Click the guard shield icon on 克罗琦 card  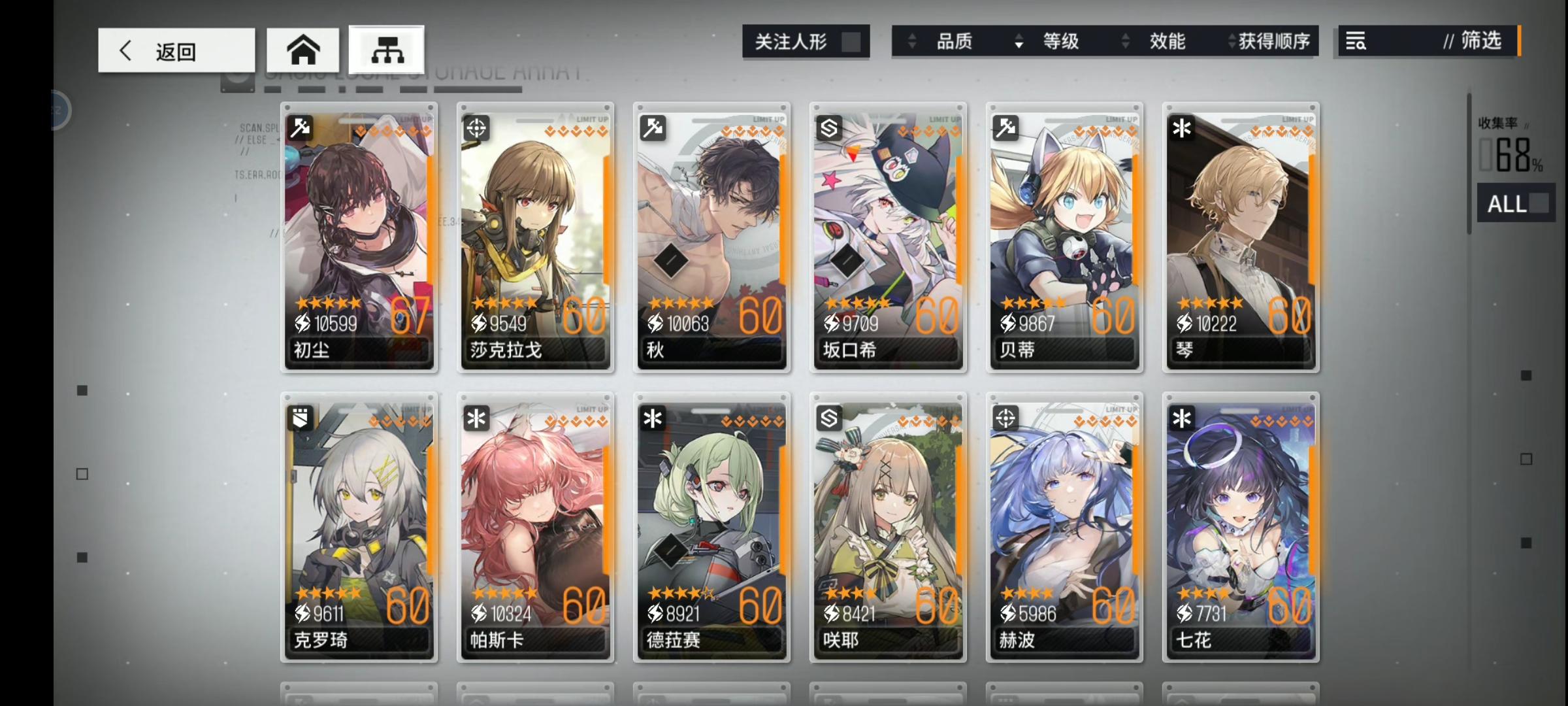(300, 419)
